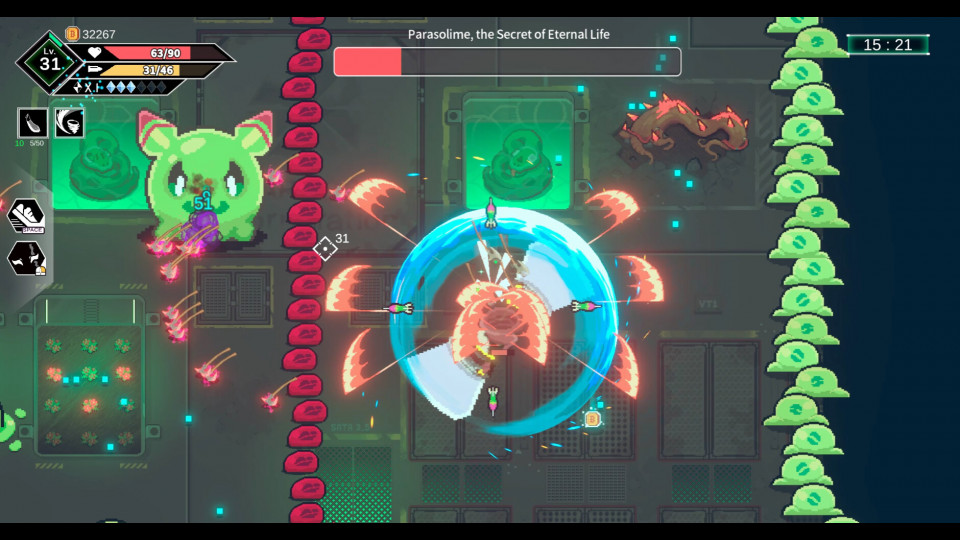
Task: Select the feather item slot
Action: pyautogui.click(x=32, y=123)
